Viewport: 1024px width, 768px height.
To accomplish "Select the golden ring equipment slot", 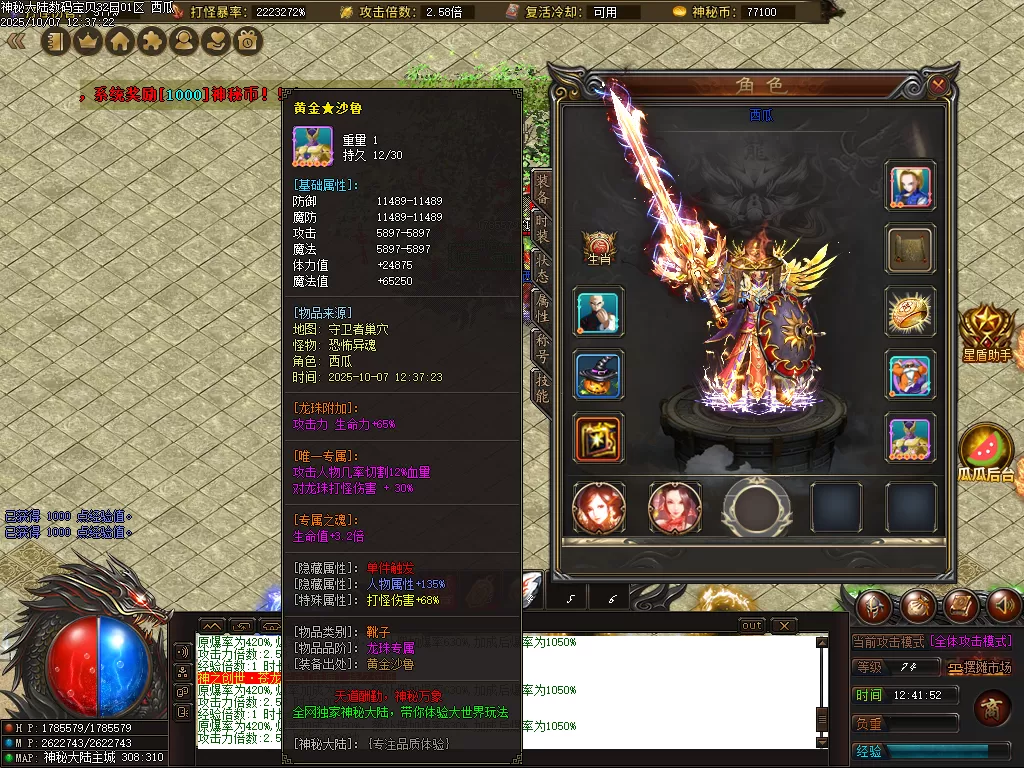I will (911, 312).
